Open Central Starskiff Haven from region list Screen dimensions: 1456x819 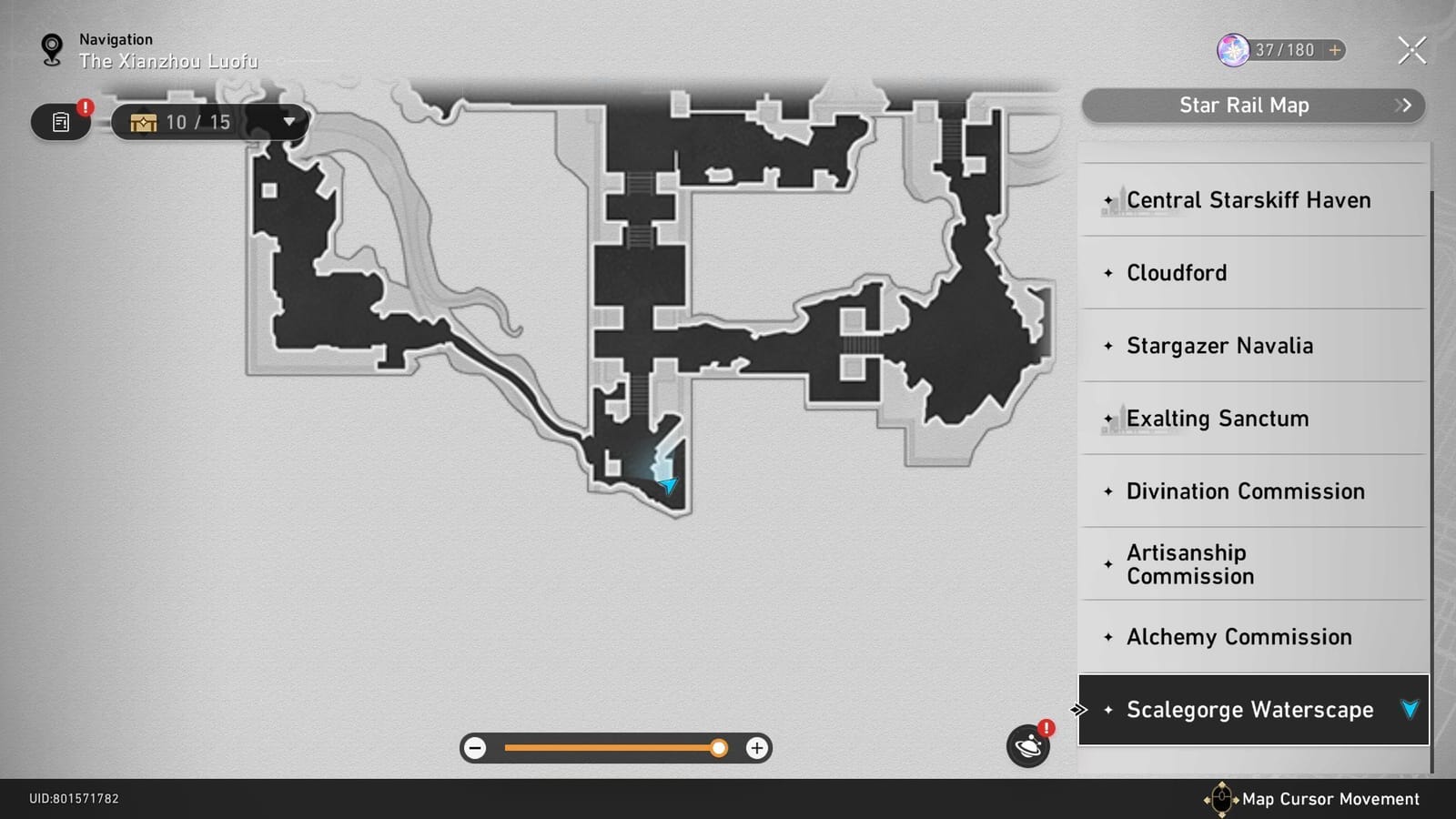(1248, 200)
